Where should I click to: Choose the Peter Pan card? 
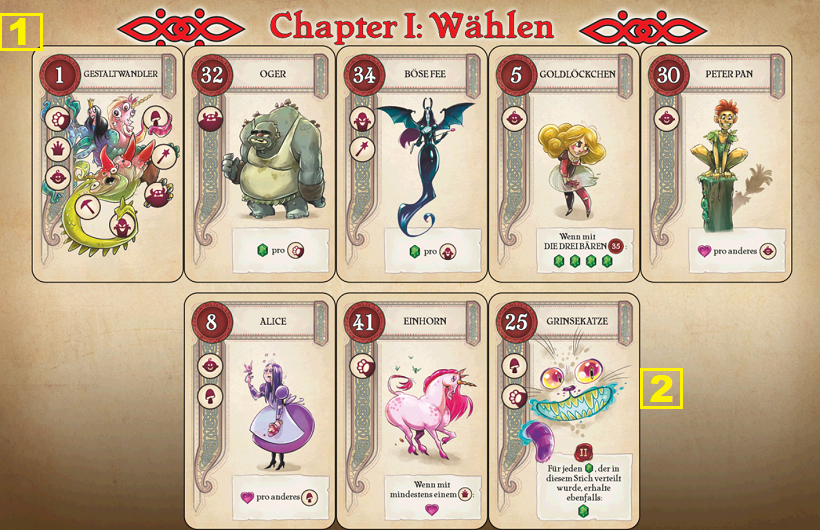716,163
